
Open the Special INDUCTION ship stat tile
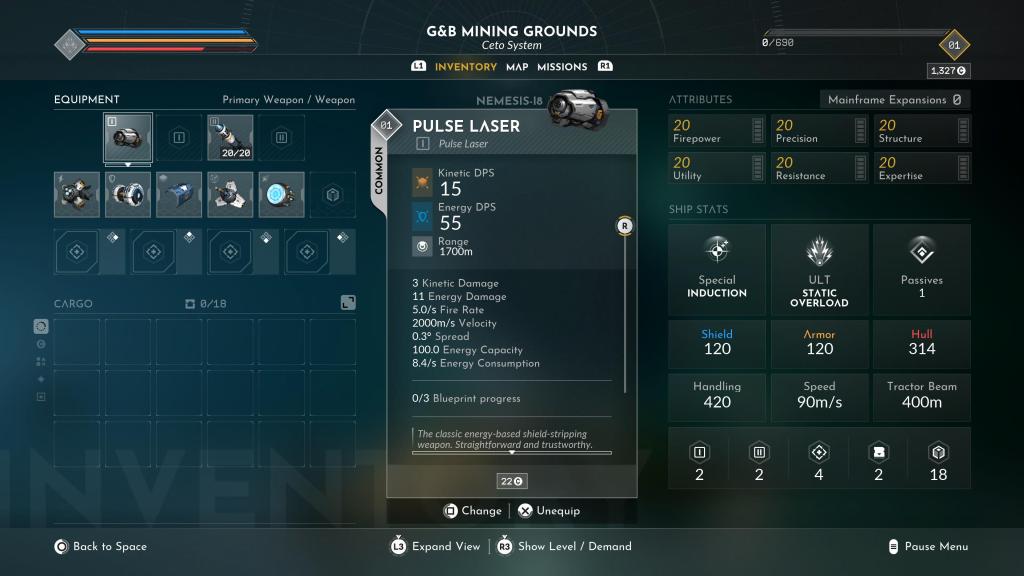tap(717, 268)
